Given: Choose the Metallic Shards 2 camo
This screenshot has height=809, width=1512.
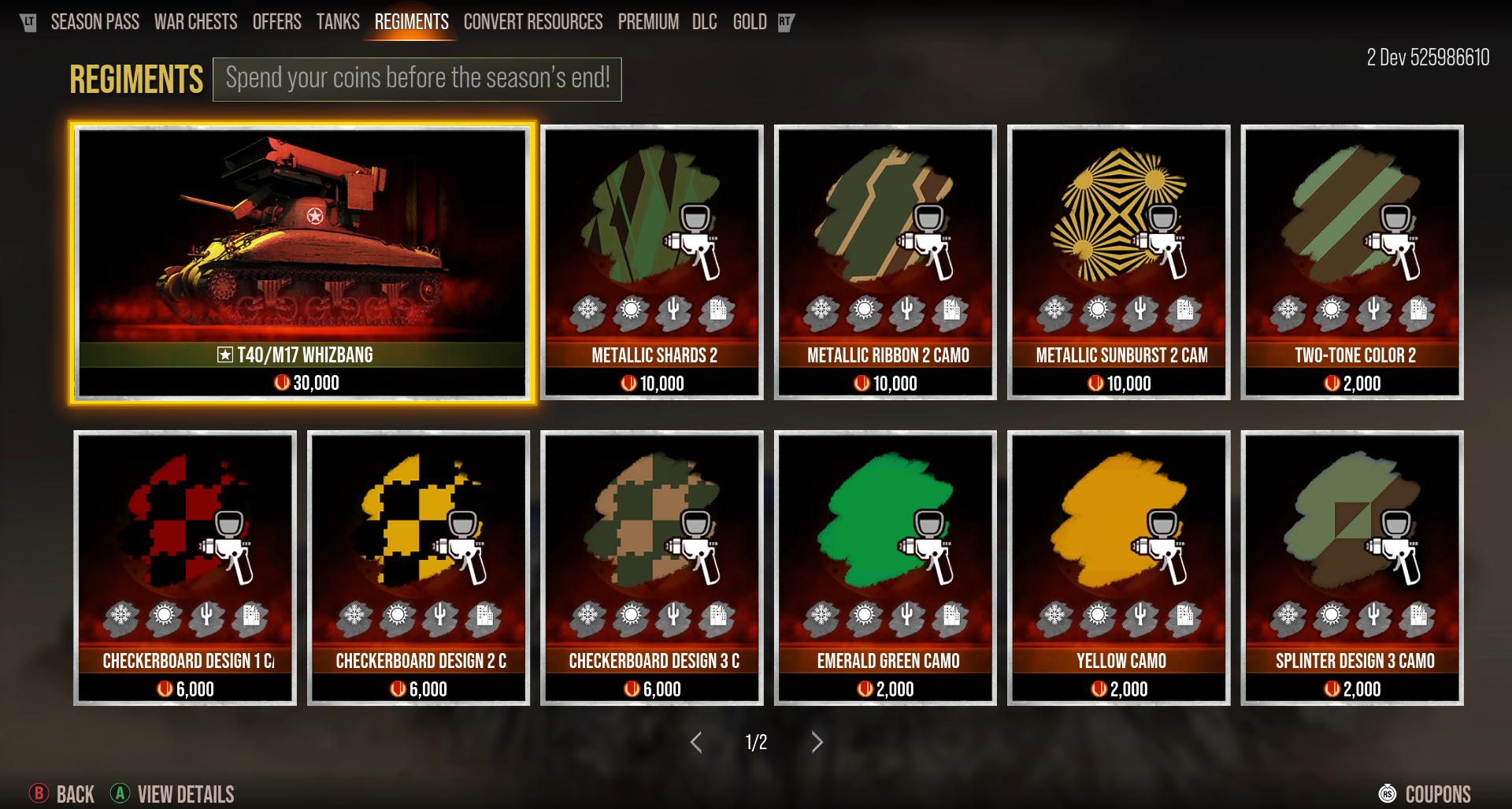Looking at the screenshot, I should coord(652,262).
